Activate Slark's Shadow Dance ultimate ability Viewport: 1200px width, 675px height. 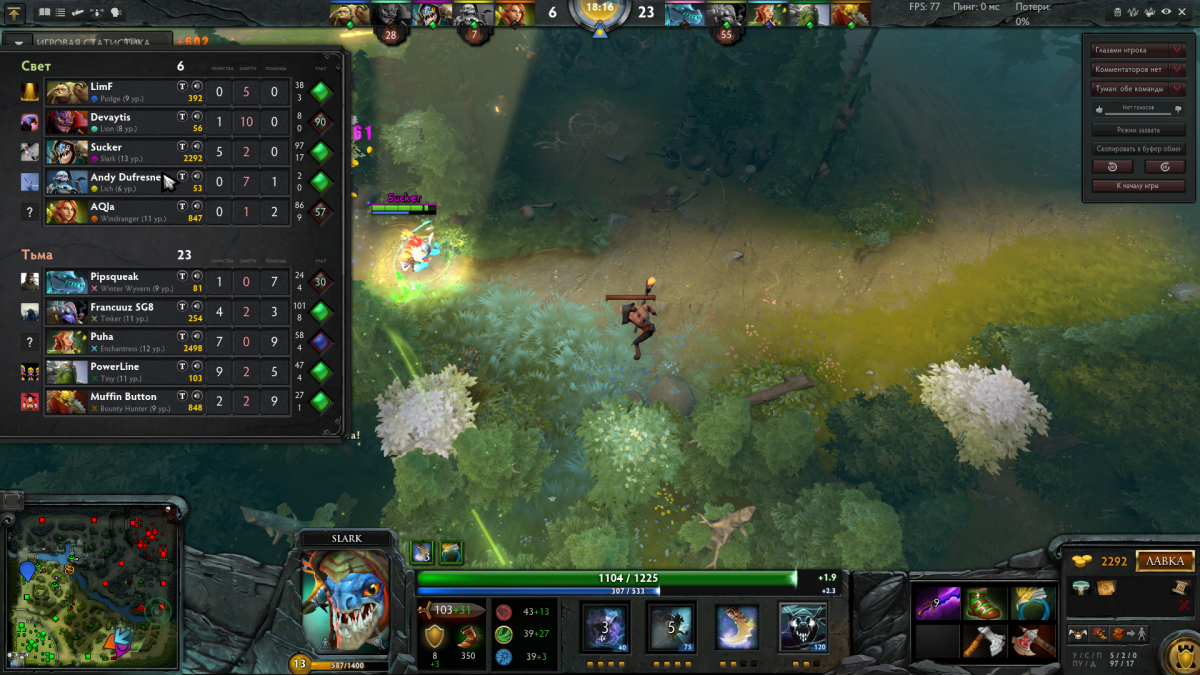point(803,628)
